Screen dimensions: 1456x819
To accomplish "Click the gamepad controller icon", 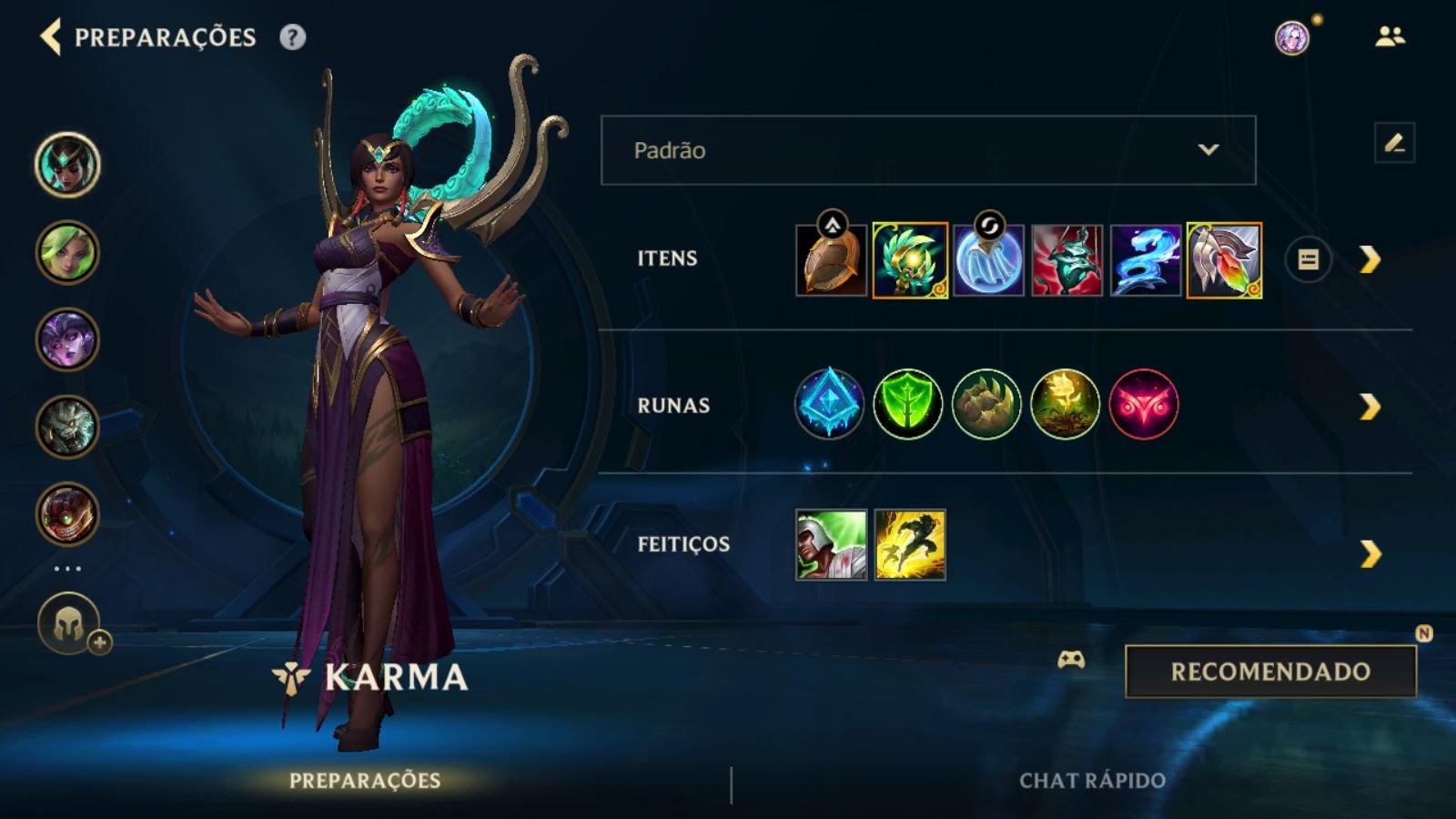I will coord(1071,660).
